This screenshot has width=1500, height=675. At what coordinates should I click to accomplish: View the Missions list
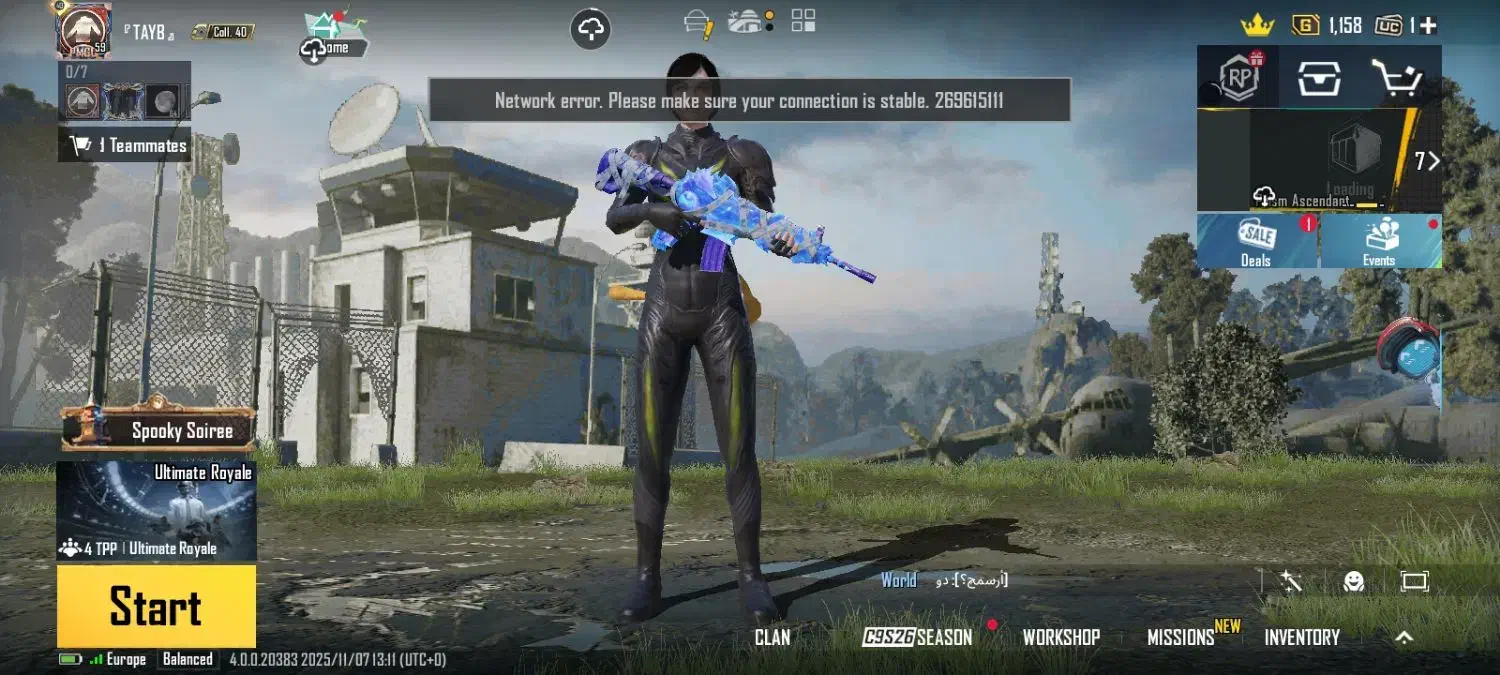point(1181,637)
